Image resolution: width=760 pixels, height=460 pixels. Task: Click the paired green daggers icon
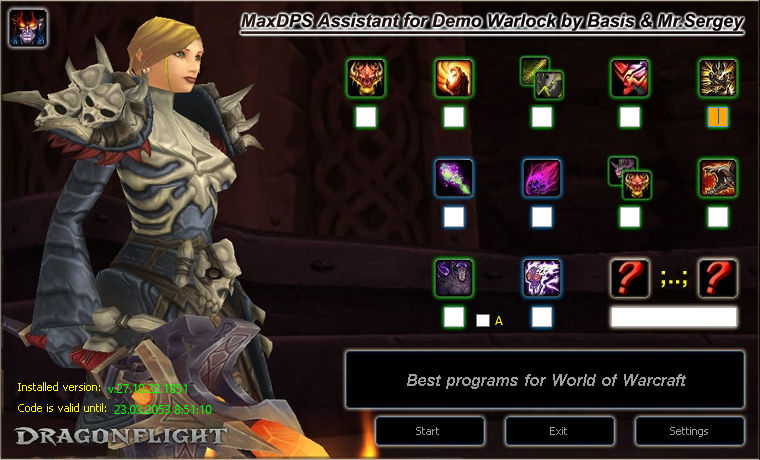tap(541, 77)
